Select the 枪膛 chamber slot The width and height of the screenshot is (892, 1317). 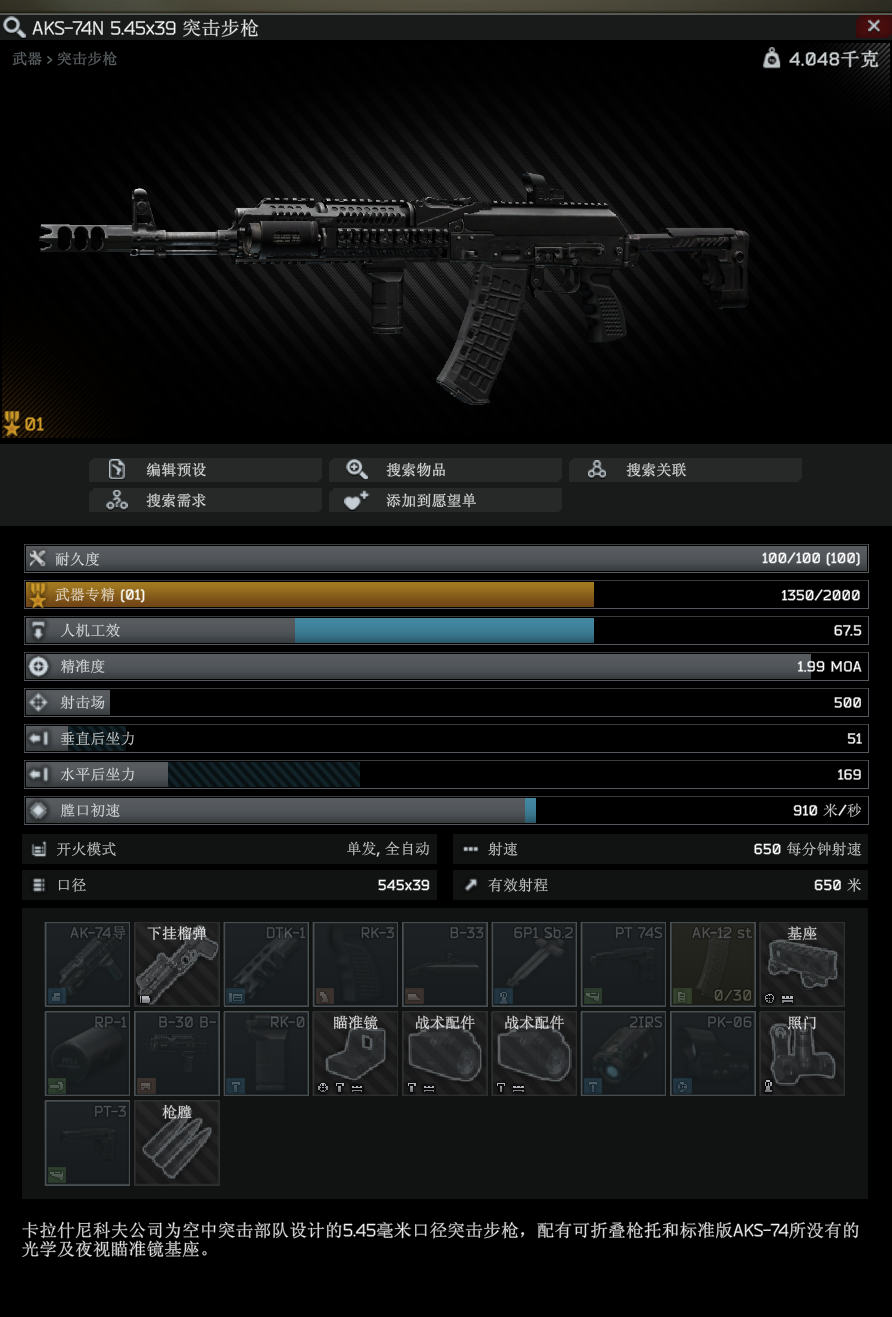[177, 1142]
